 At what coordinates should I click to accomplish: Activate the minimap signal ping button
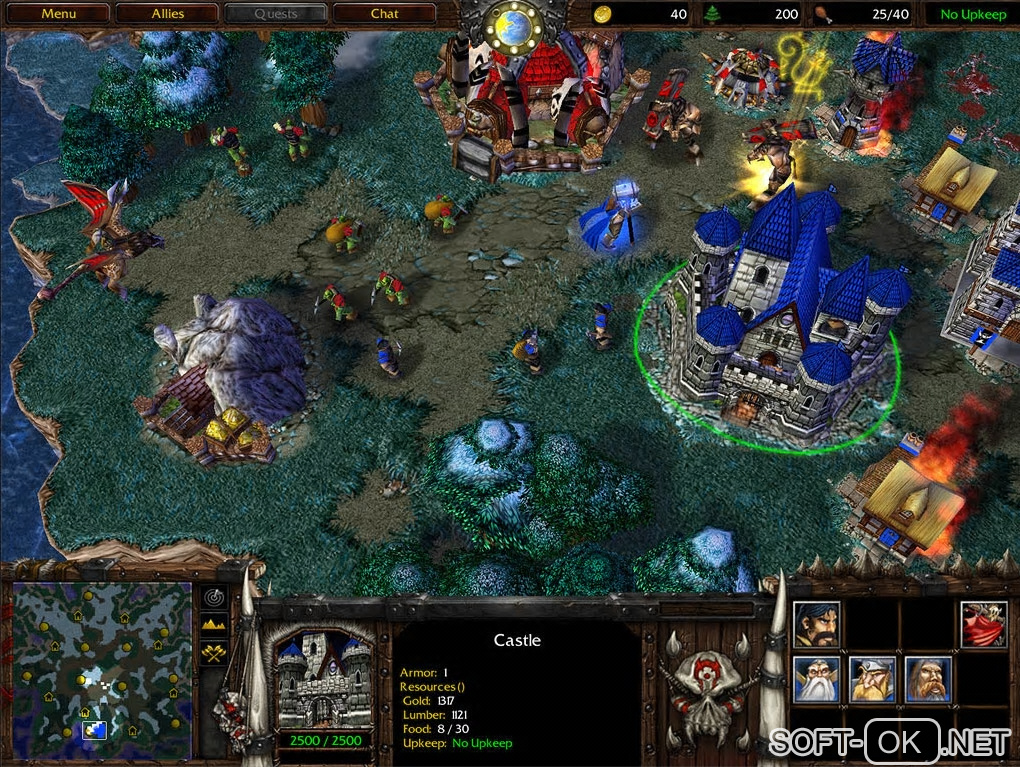(215, 597)
